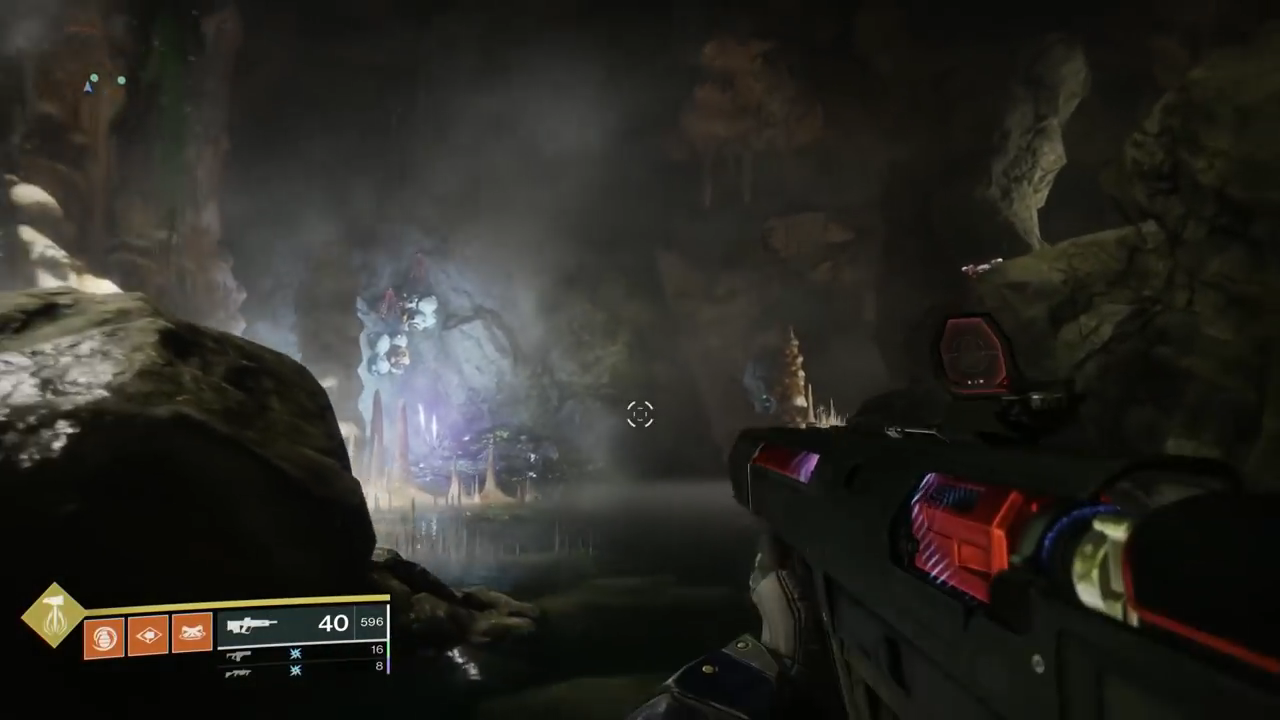Viewport: 1280px width, 720px height.
Task: Use the third orange melee ability icon
Action: tap(192, 634)
